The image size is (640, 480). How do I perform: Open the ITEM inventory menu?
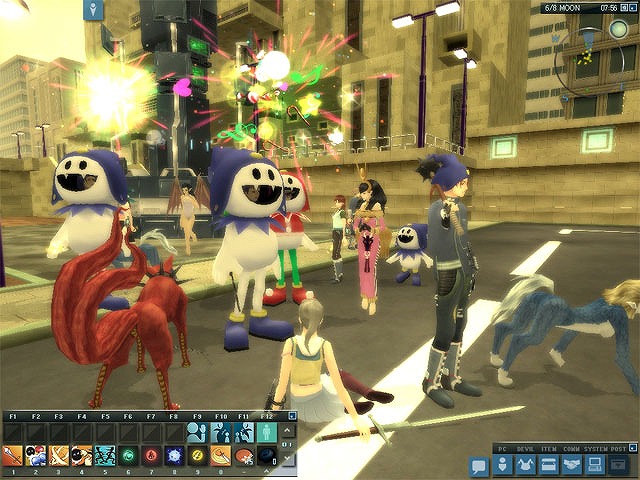[548, 463]
